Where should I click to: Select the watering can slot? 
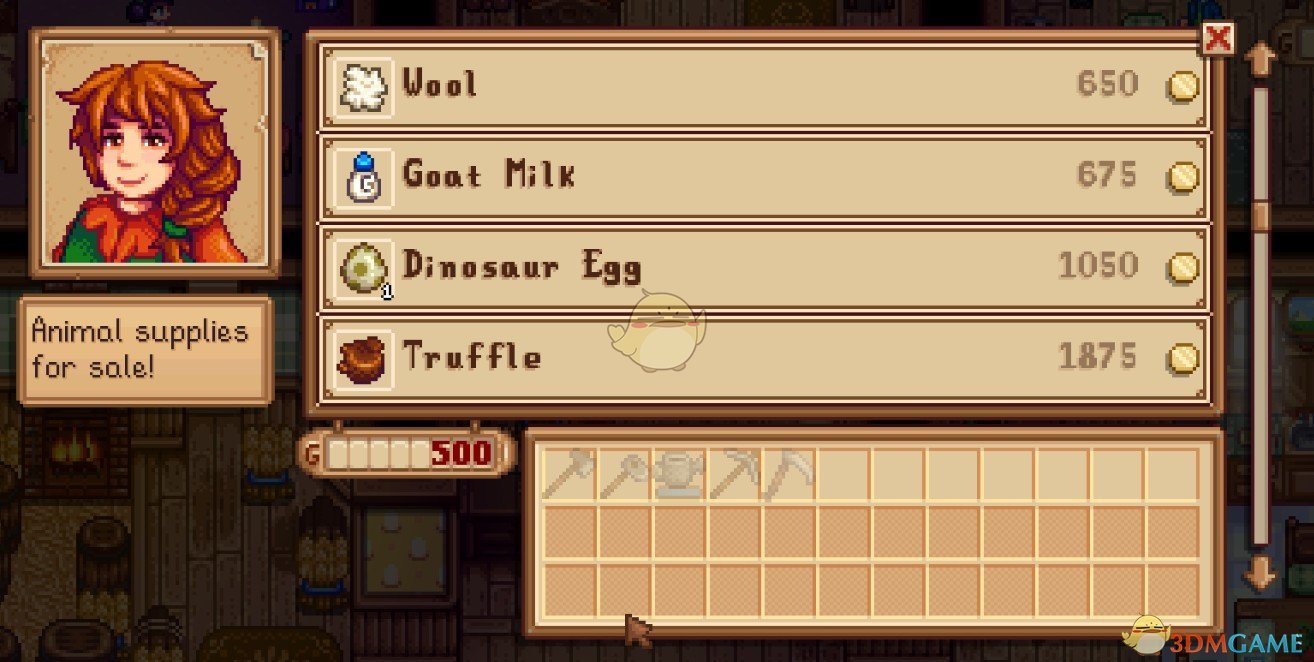pyautogui.click(x=679, y=473)
